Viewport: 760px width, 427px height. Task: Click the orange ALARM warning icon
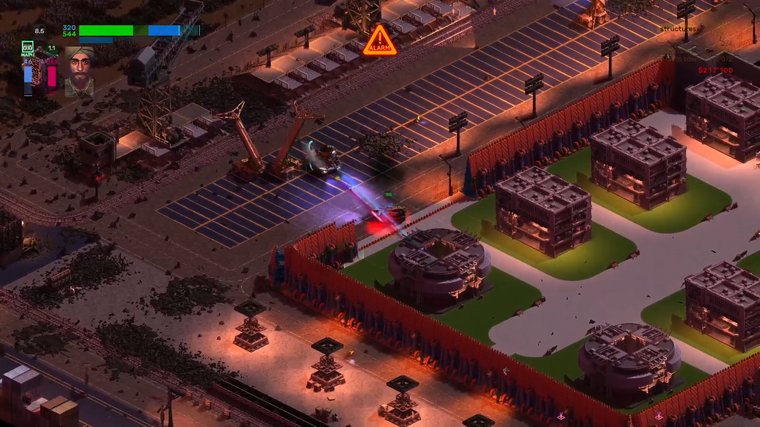click(380, 42)
